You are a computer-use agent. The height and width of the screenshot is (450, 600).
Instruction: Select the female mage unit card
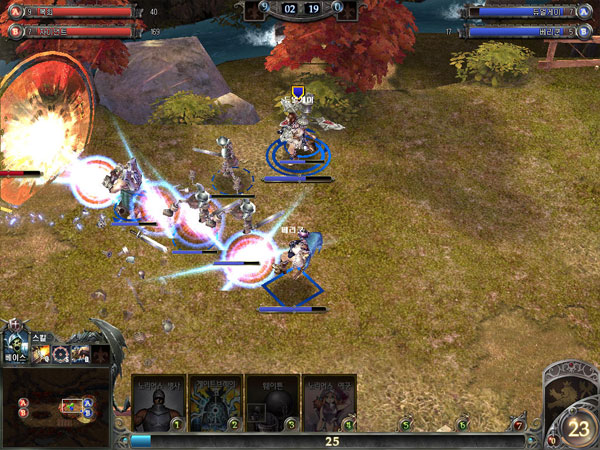pos(329,402)
